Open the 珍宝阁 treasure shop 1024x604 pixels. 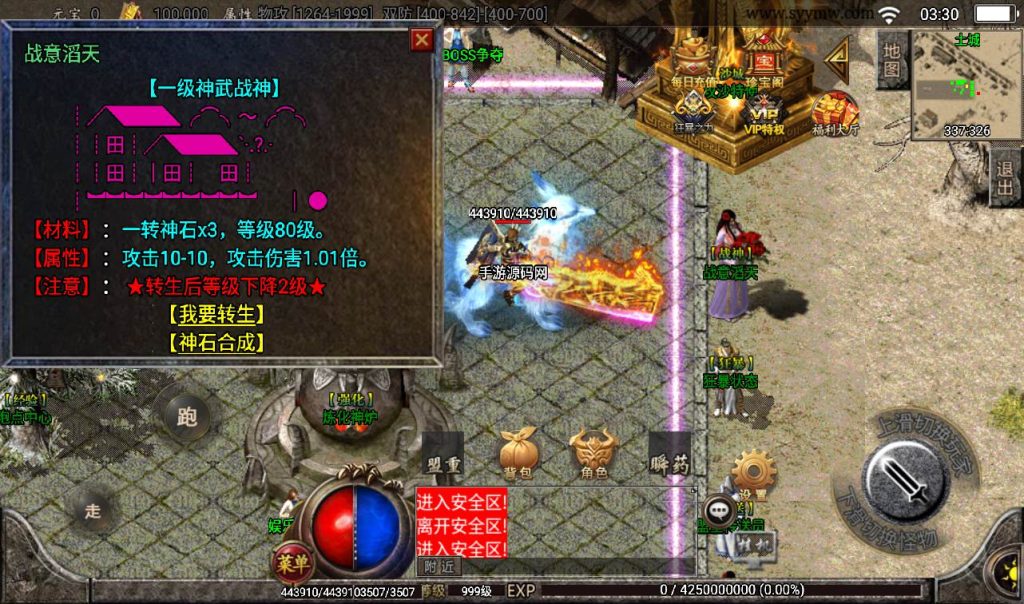click(762, 62)
